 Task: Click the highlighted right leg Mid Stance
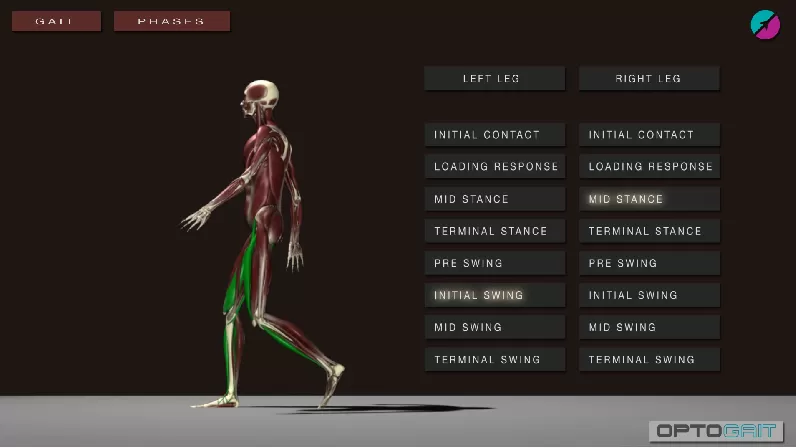(649, 199)
